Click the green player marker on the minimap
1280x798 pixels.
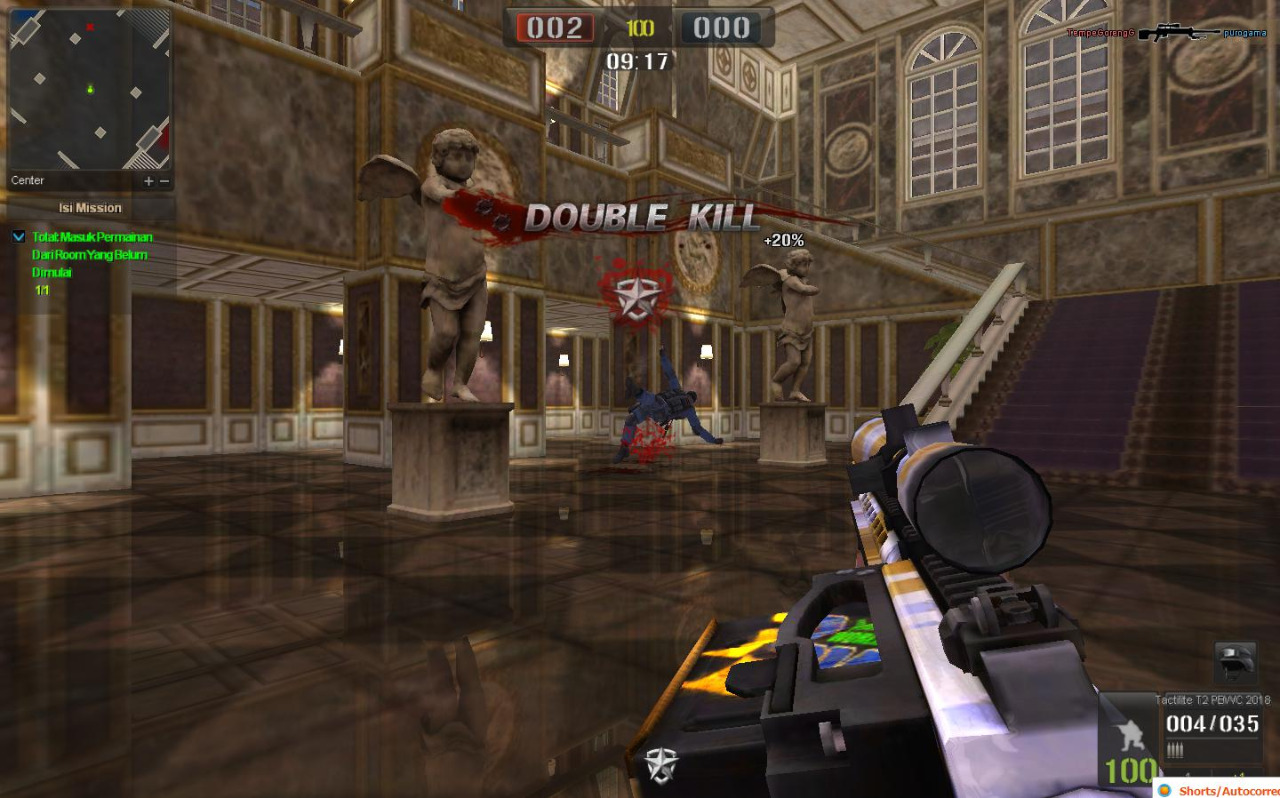pyautogui.click(x=90, y=89)
